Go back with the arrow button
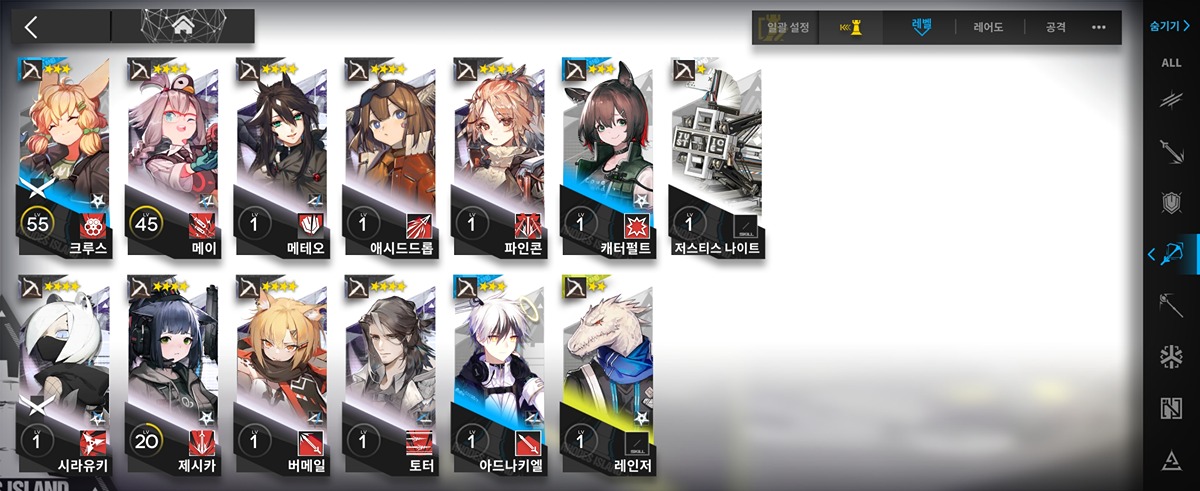The height and width of the screenshot is (491, 1200). click(x=31, y=27)
